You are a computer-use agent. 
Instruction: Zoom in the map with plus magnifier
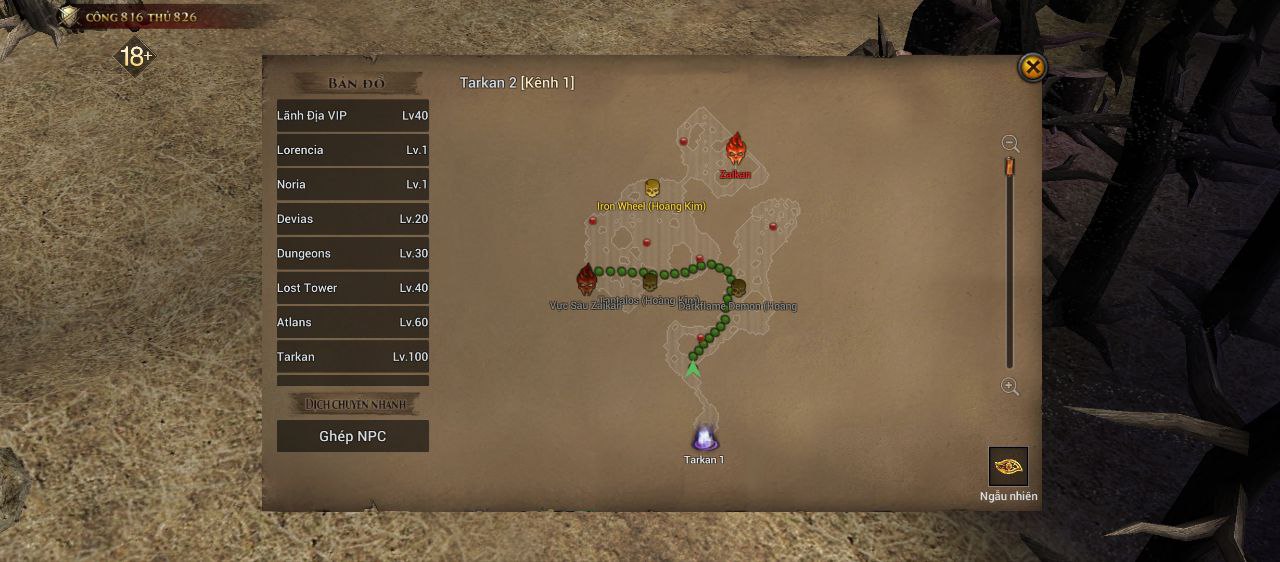pos(1010,387)
